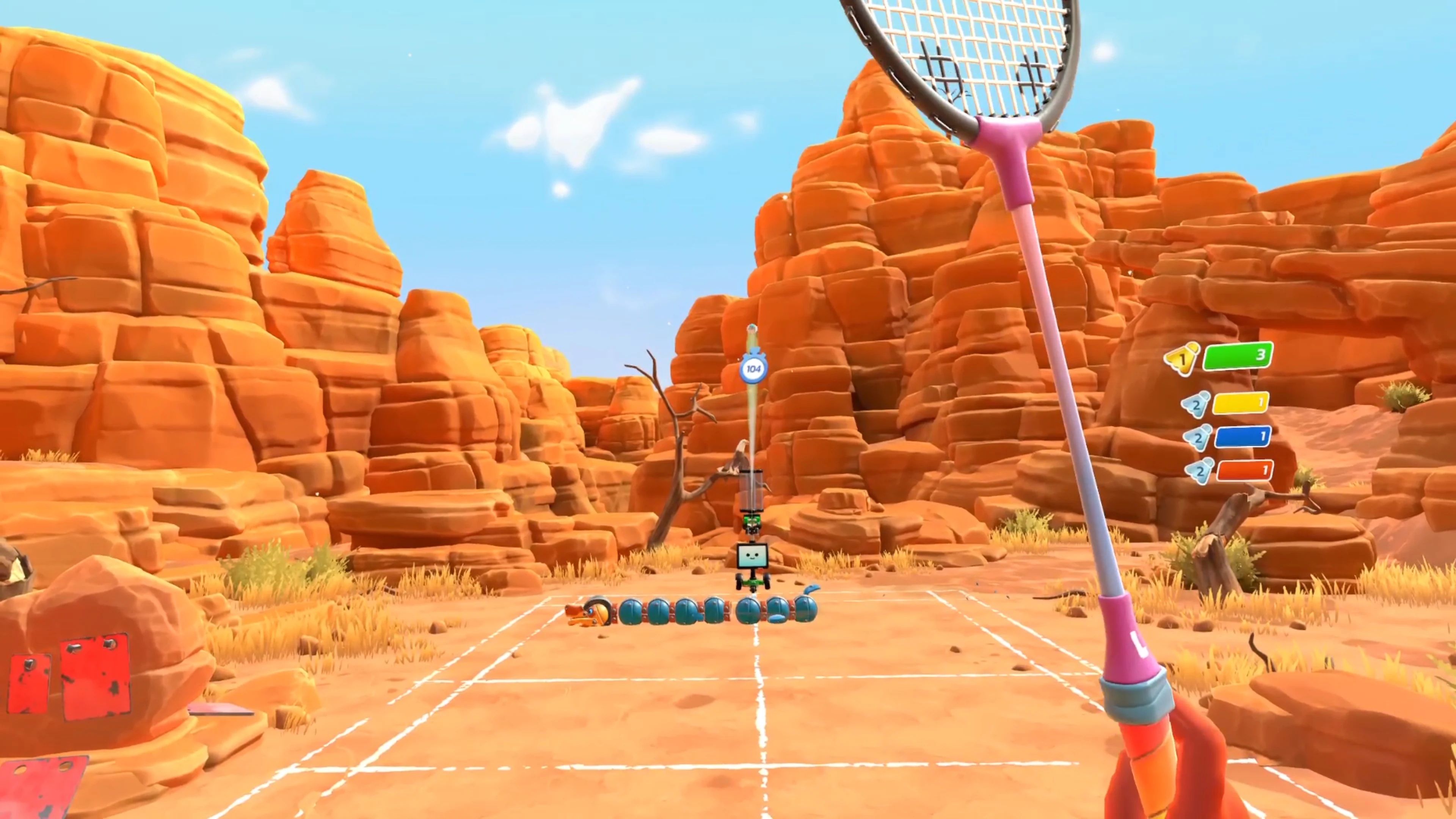
Task: Click the blue timer badge showing 104
Action: [x=754, y=369]
